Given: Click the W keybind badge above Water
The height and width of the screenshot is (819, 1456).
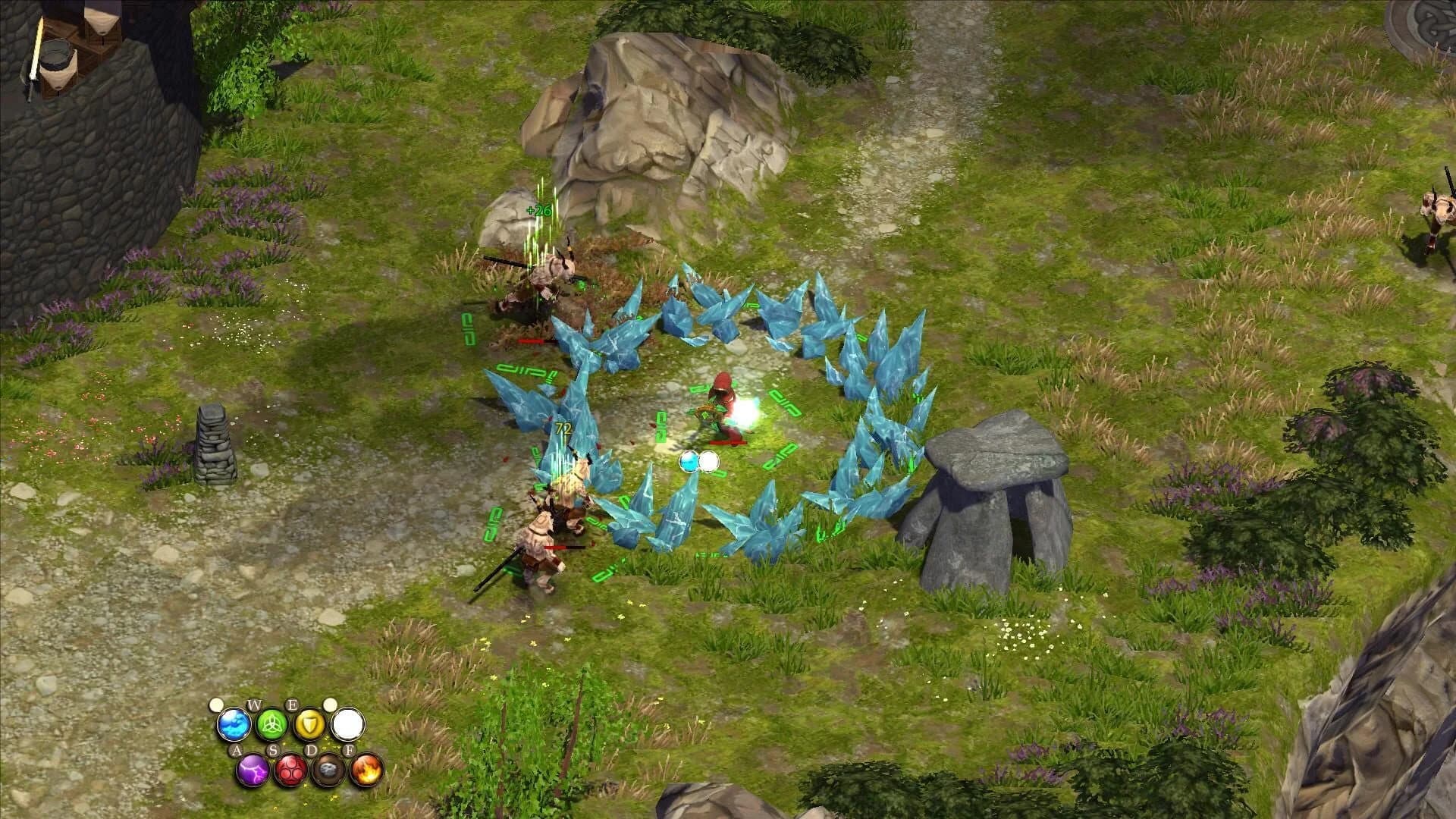Looking at the screenshot, I should click(254, 705).
